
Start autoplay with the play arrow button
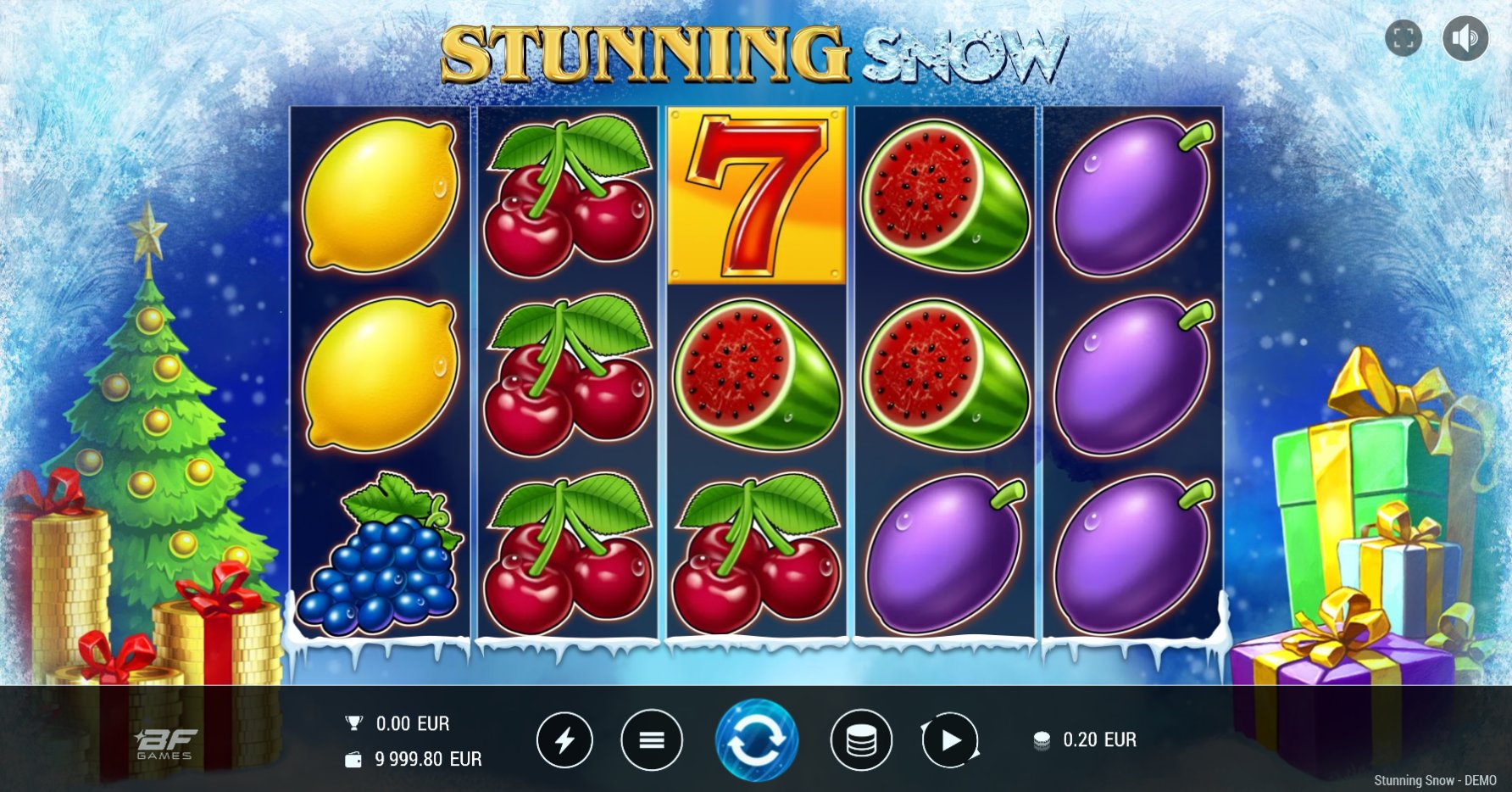click(x=950, y=740)
